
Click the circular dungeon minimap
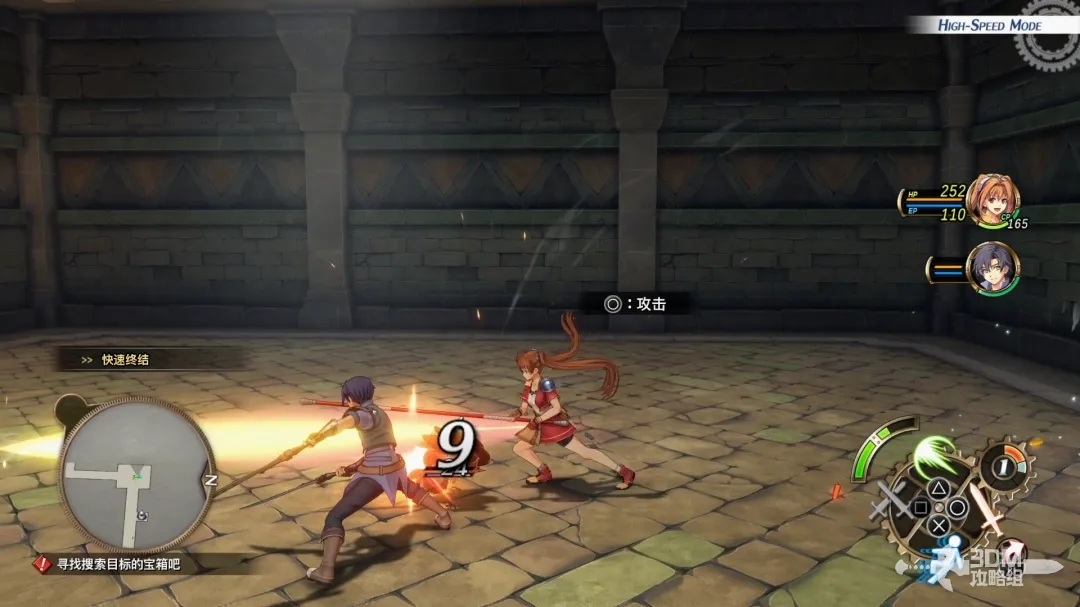pyautogui.click(x=137, y=474)
